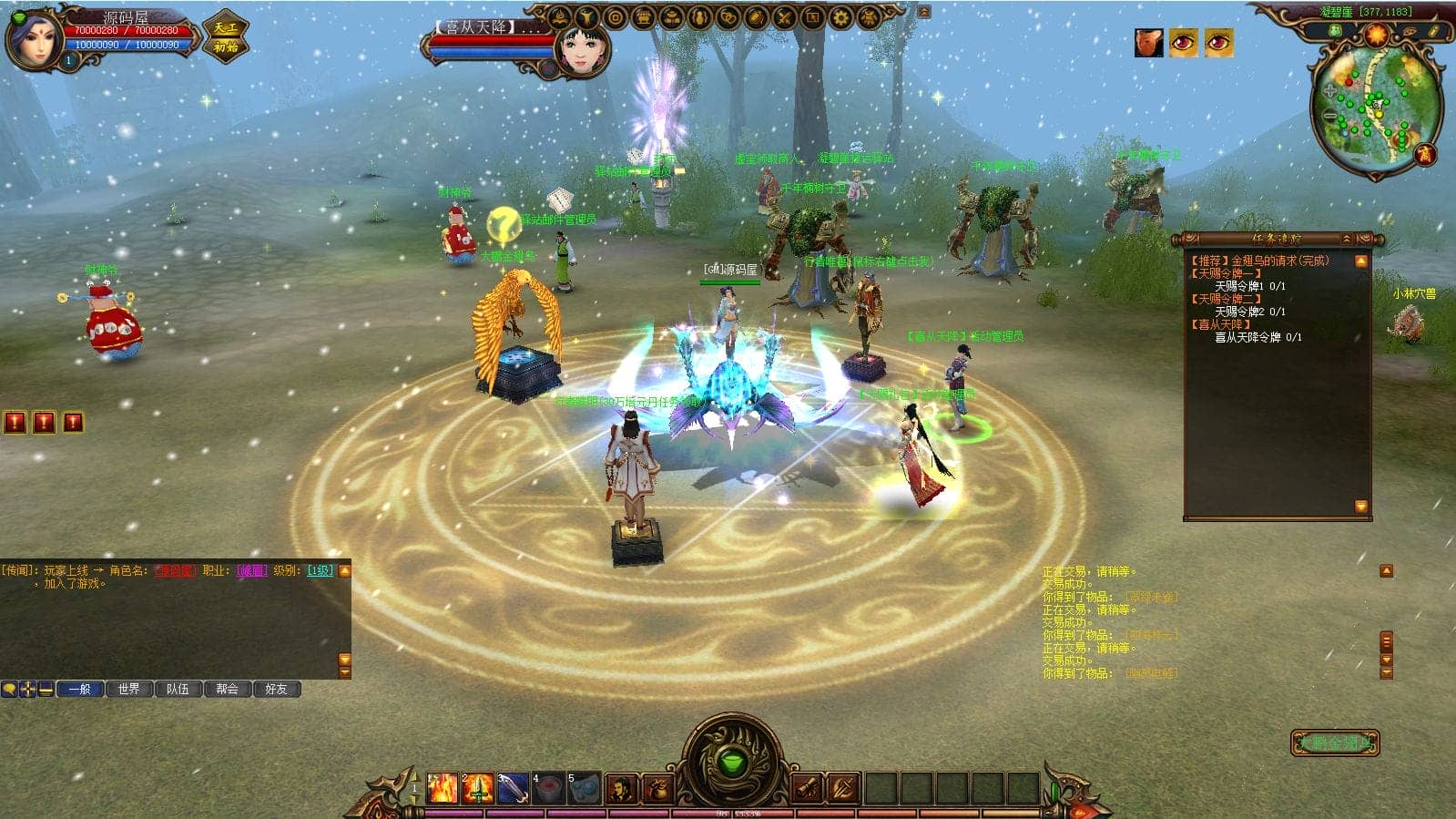Select the 喜从天降 target portrait
Screen dimensions: 1456x819
(582, 47)
